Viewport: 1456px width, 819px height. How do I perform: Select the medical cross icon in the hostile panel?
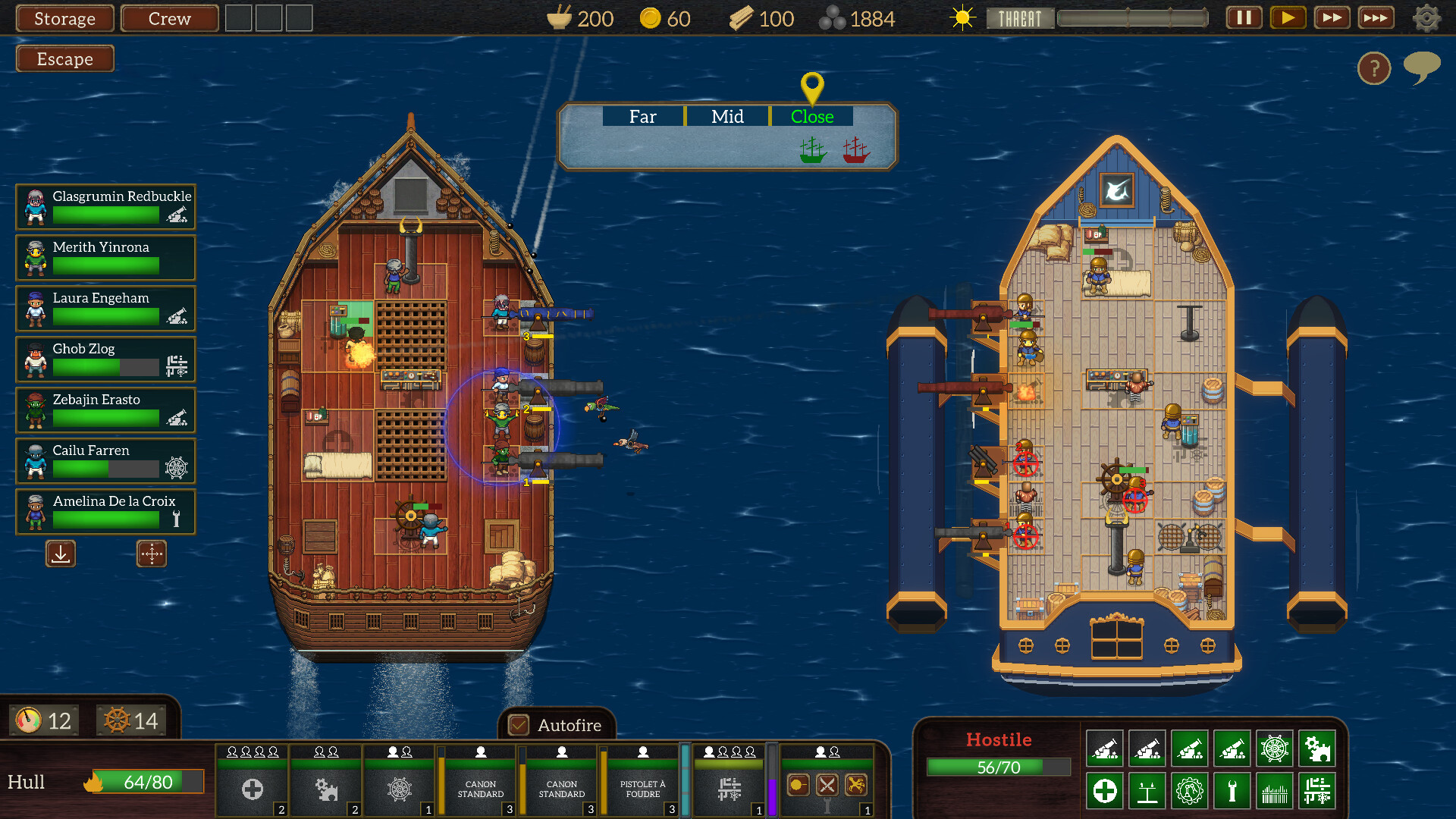1104,791
